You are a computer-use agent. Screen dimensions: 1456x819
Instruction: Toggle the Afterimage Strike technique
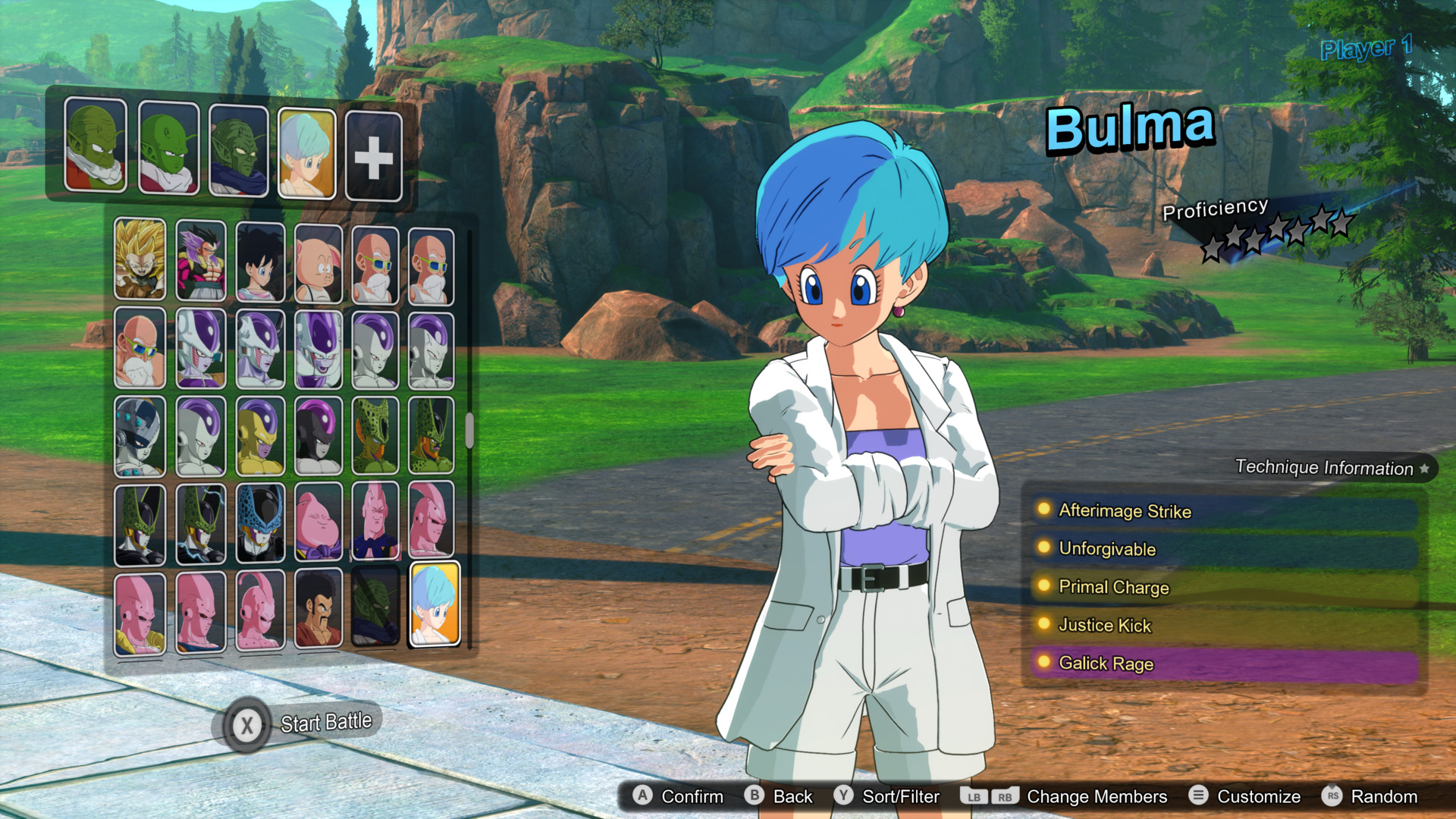click(1125, 512)
